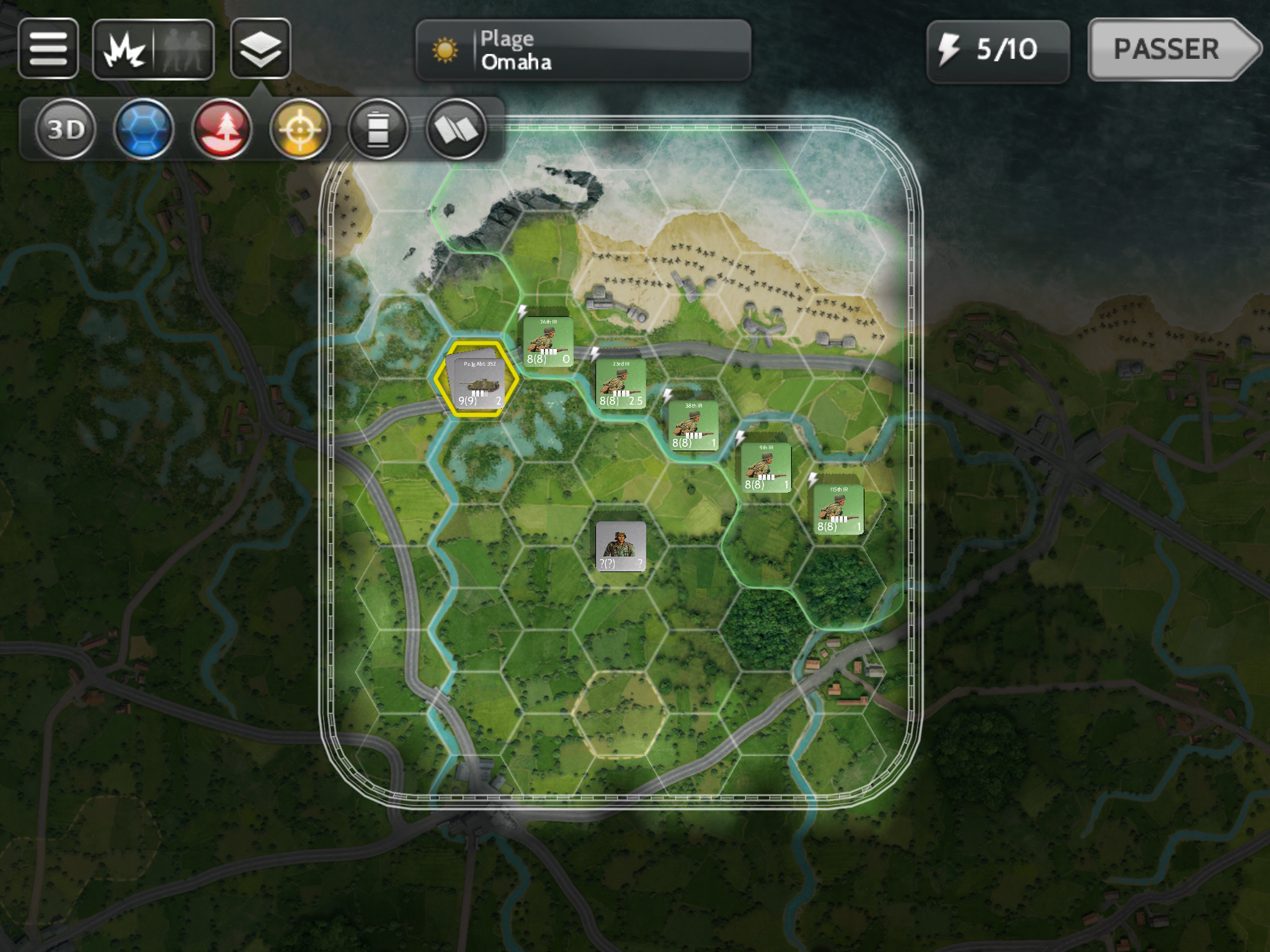Click the barrel supply overlay button
The image size is (1270, 952).
378,129
